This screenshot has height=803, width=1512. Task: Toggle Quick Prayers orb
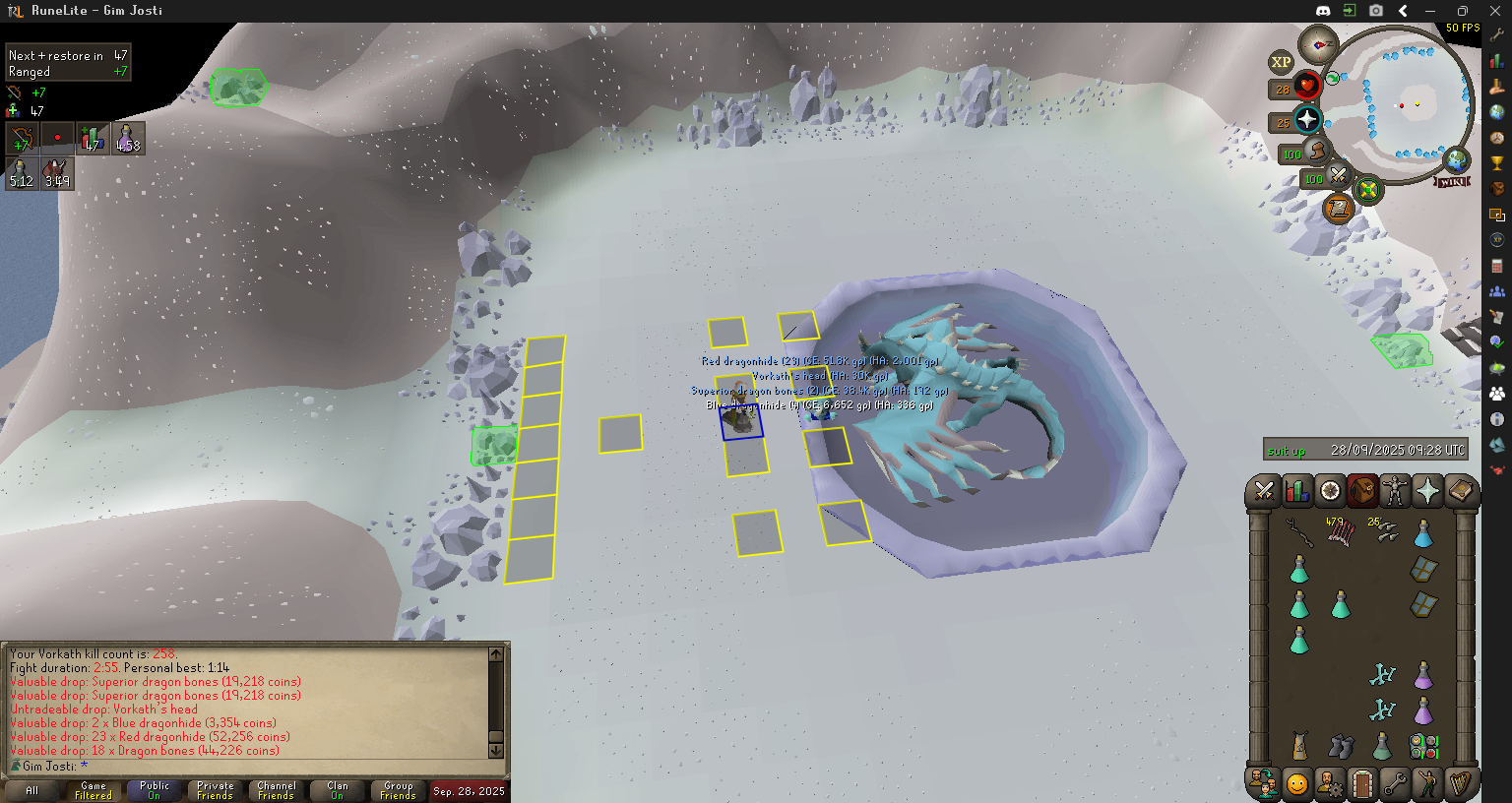click(1307, 120)
